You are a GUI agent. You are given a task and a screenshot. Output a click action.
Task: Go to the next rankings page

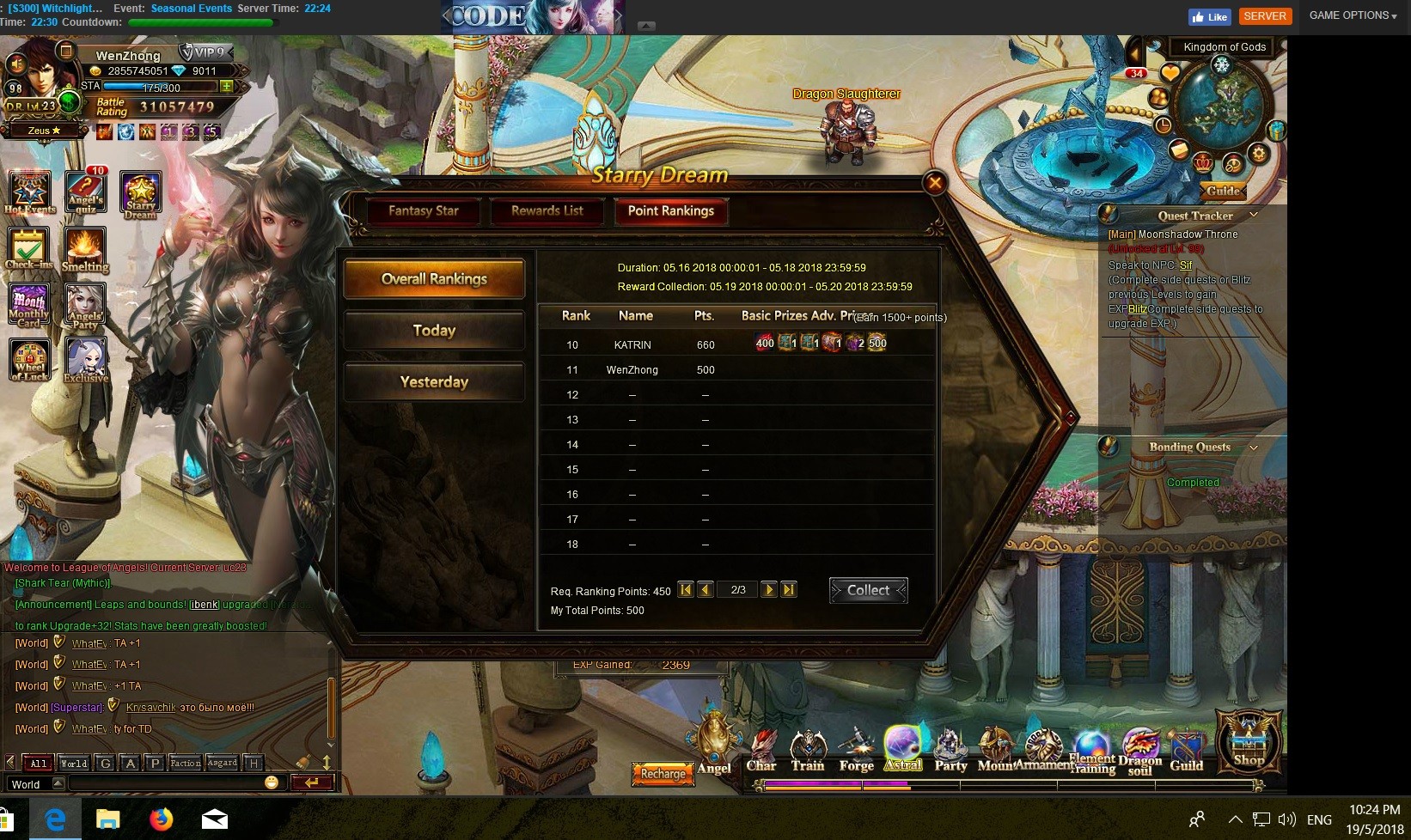click(769, 590)
